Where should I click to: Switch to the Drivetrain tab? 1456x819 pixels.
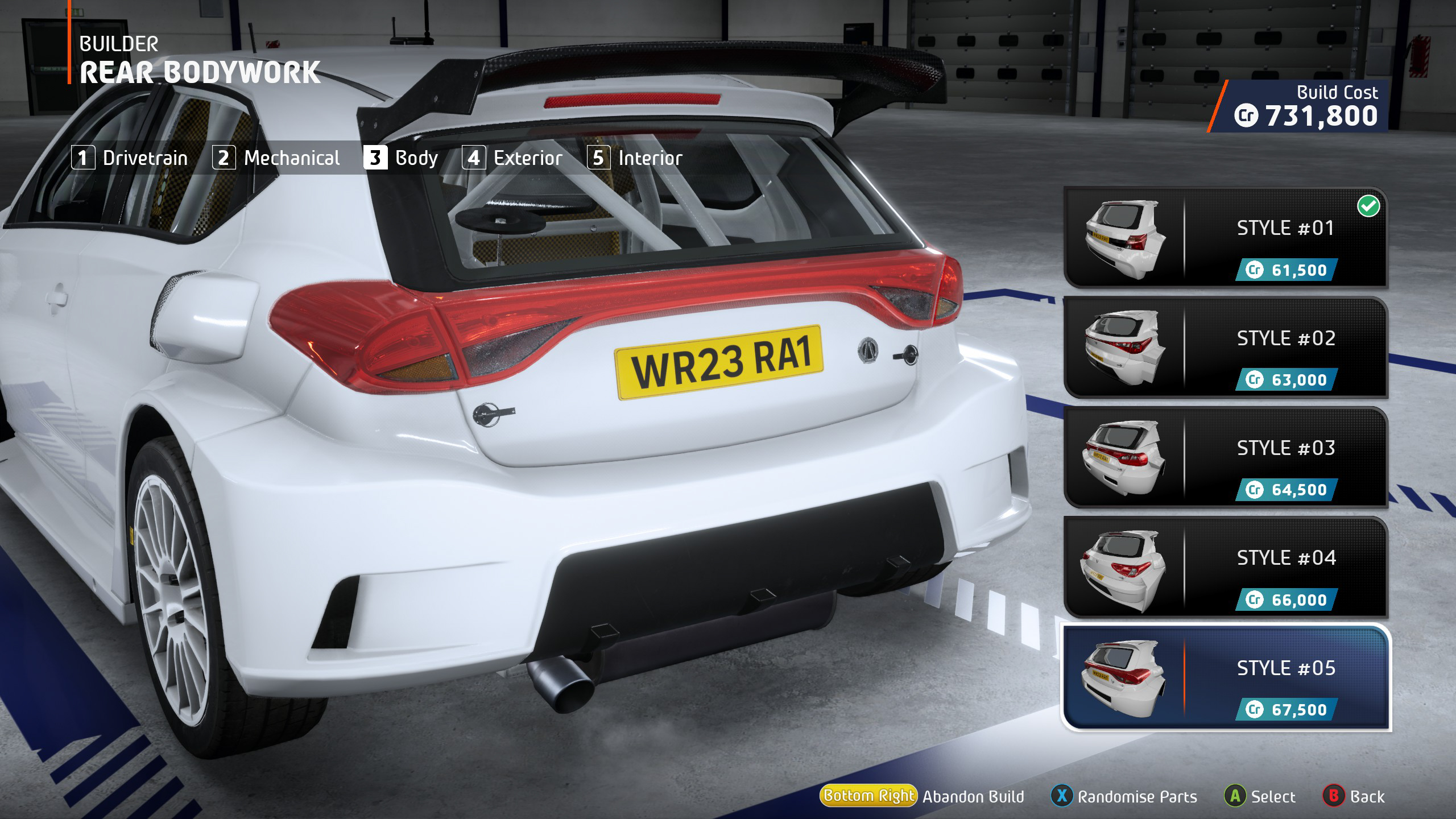(130, 158)
